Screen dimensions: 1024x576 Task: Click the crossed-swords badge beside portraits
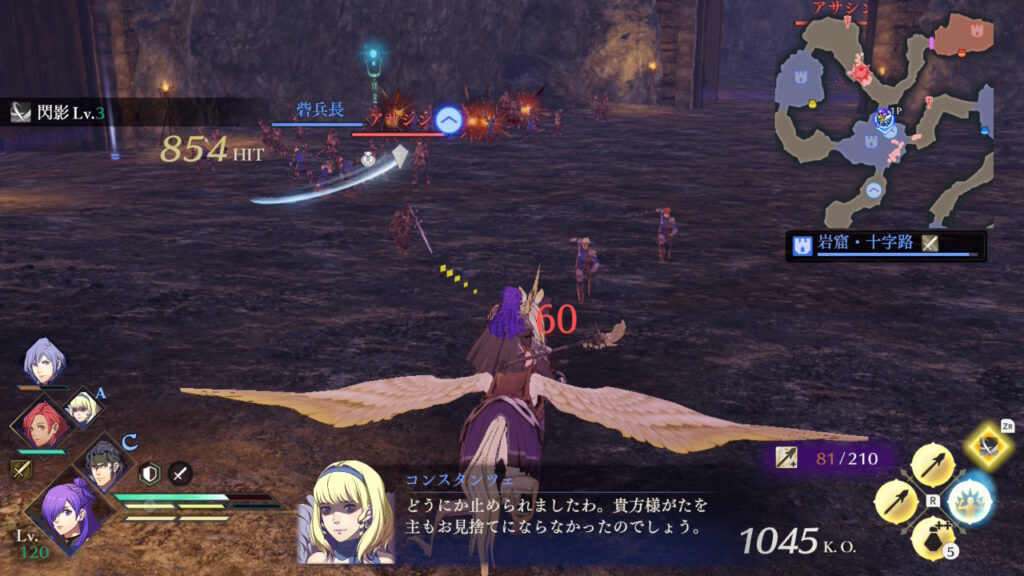pyautogui.click(x=20, y=470)
